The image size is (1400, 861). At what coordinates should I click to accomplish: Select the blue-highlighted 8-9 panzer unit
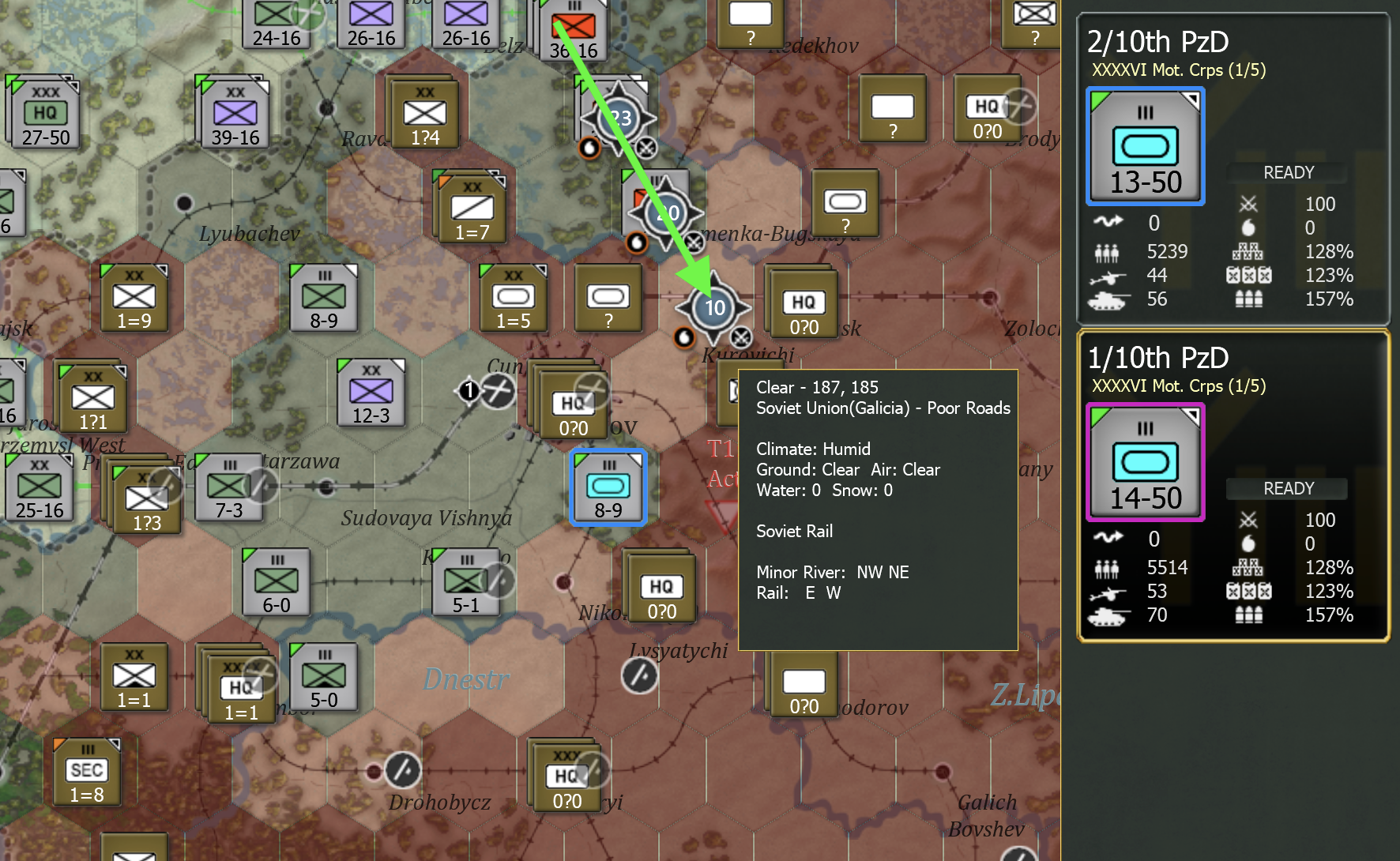click(608, 487)
